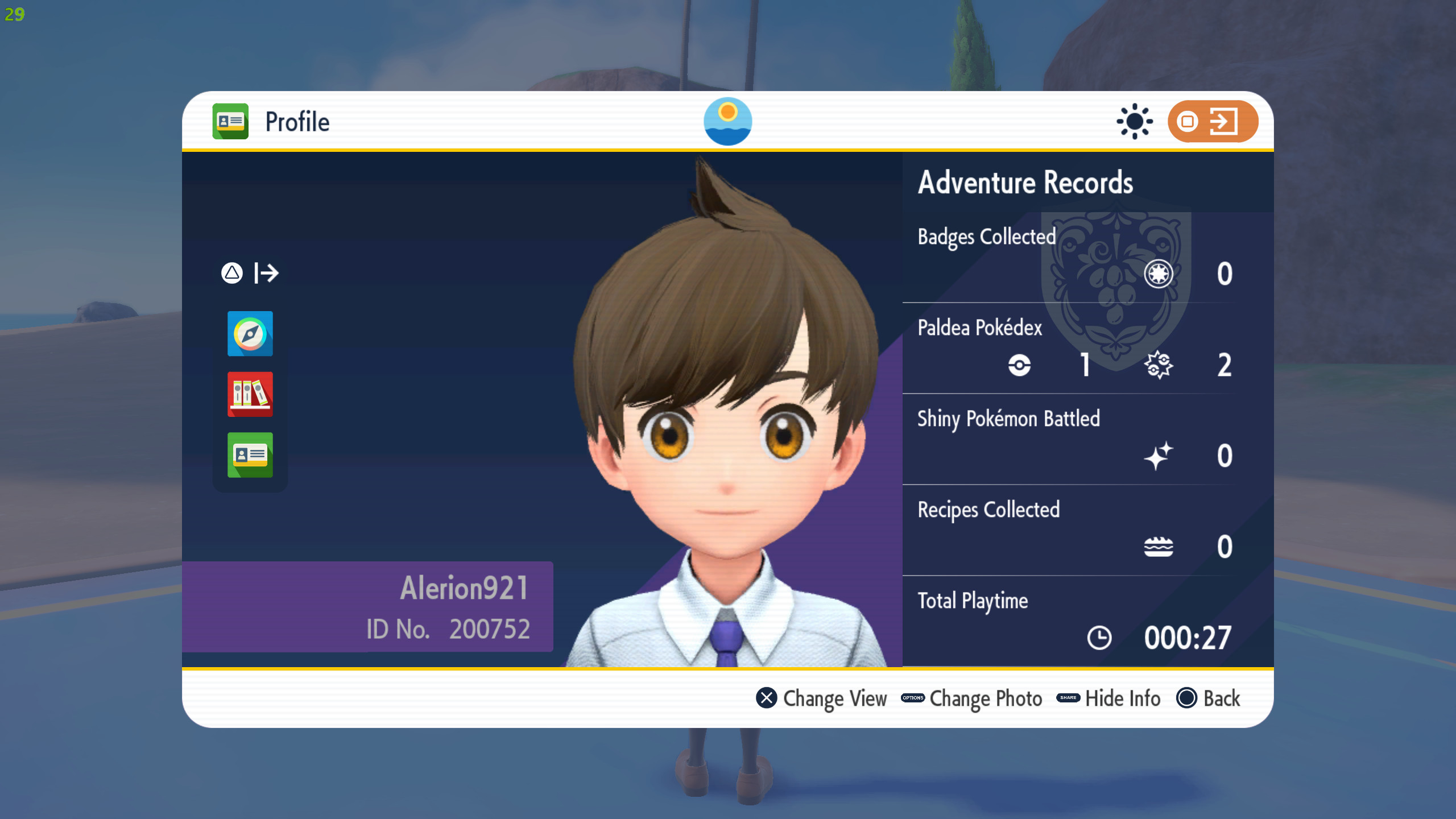Open the blue Map app icon
The height and width of the screenshot is (819, 1456).
pyautogui.click(x=250, y=334)
